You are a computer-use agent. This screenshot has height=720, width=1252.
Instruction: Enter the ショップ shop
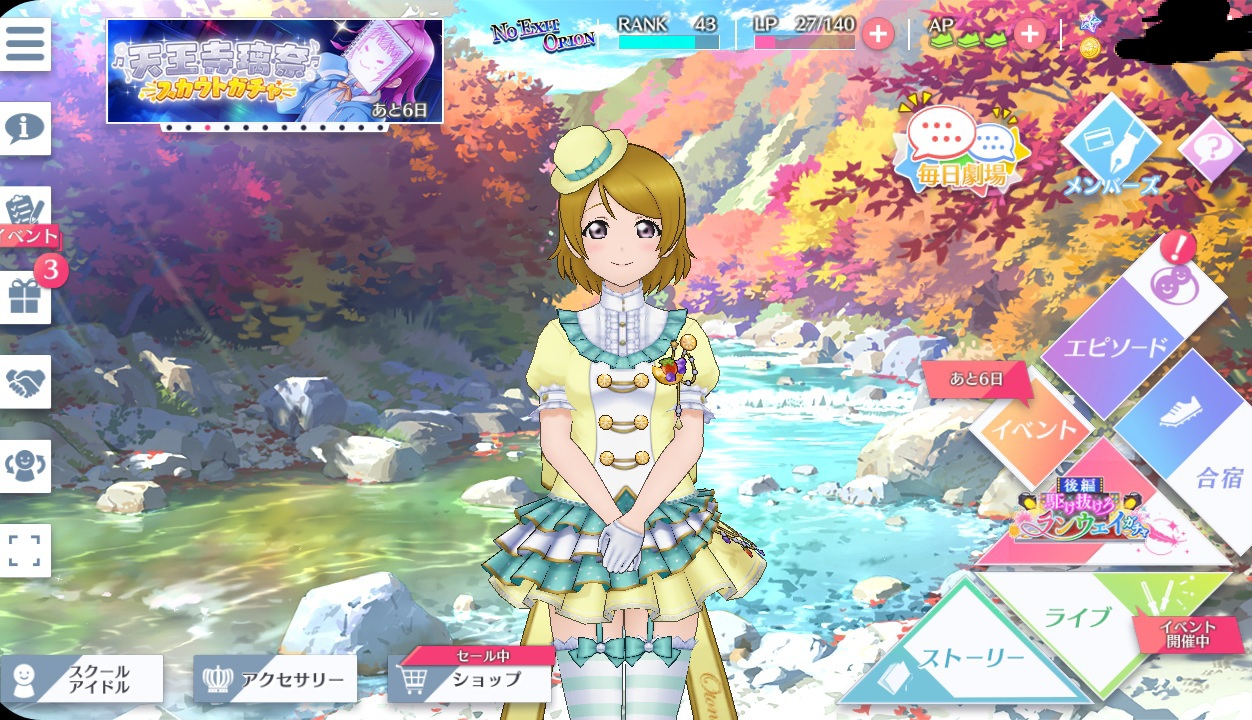click(x=470, y=680)
